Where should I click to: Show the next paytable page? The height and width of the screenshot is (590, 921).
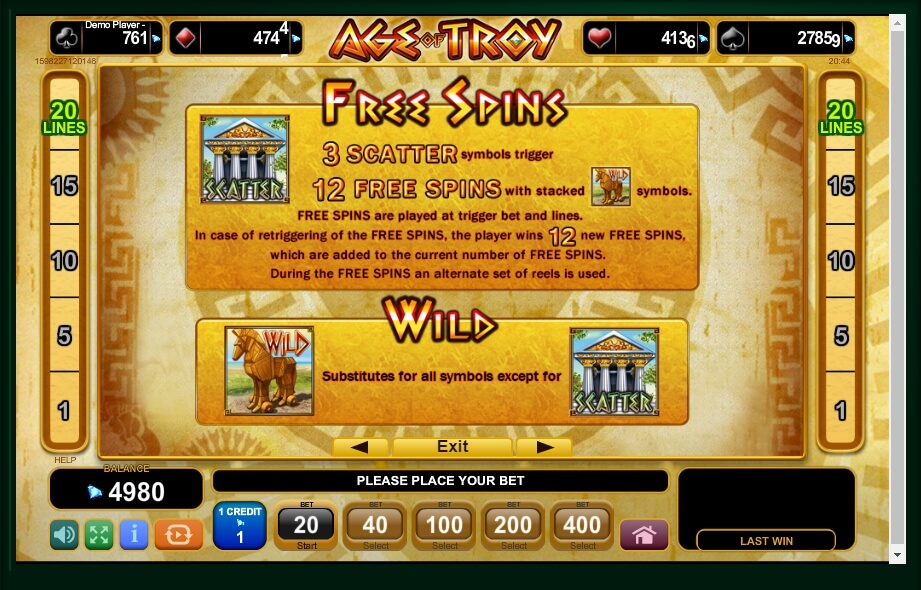546,446
